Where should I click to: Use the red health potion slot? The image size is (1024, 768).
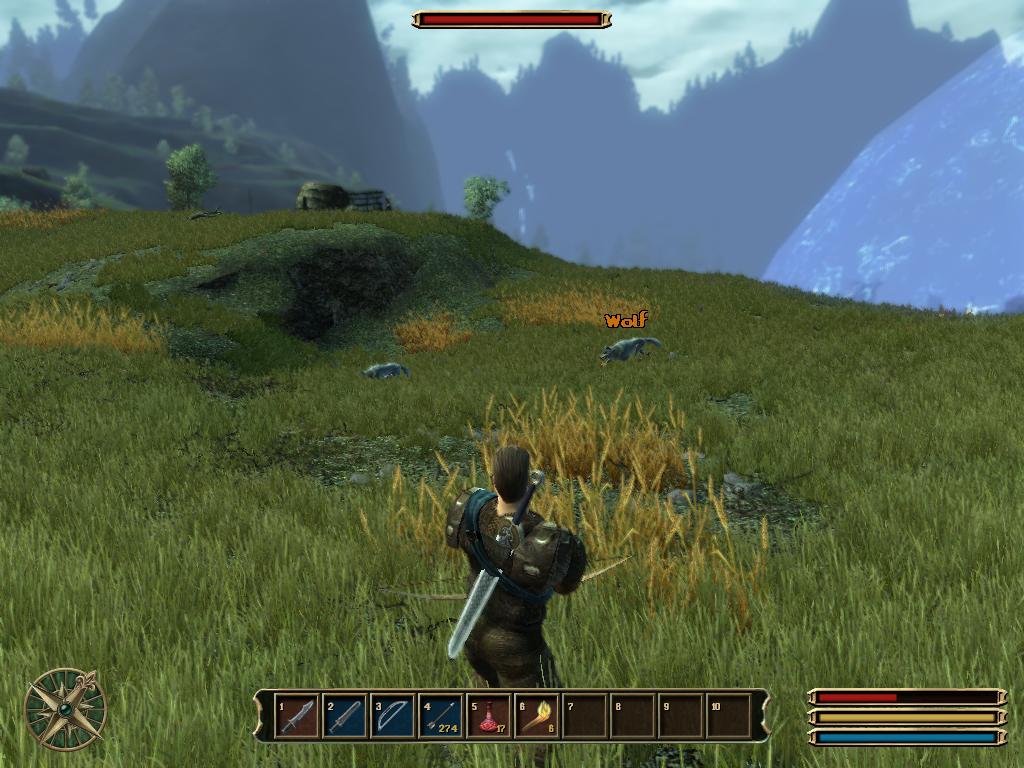489,716
